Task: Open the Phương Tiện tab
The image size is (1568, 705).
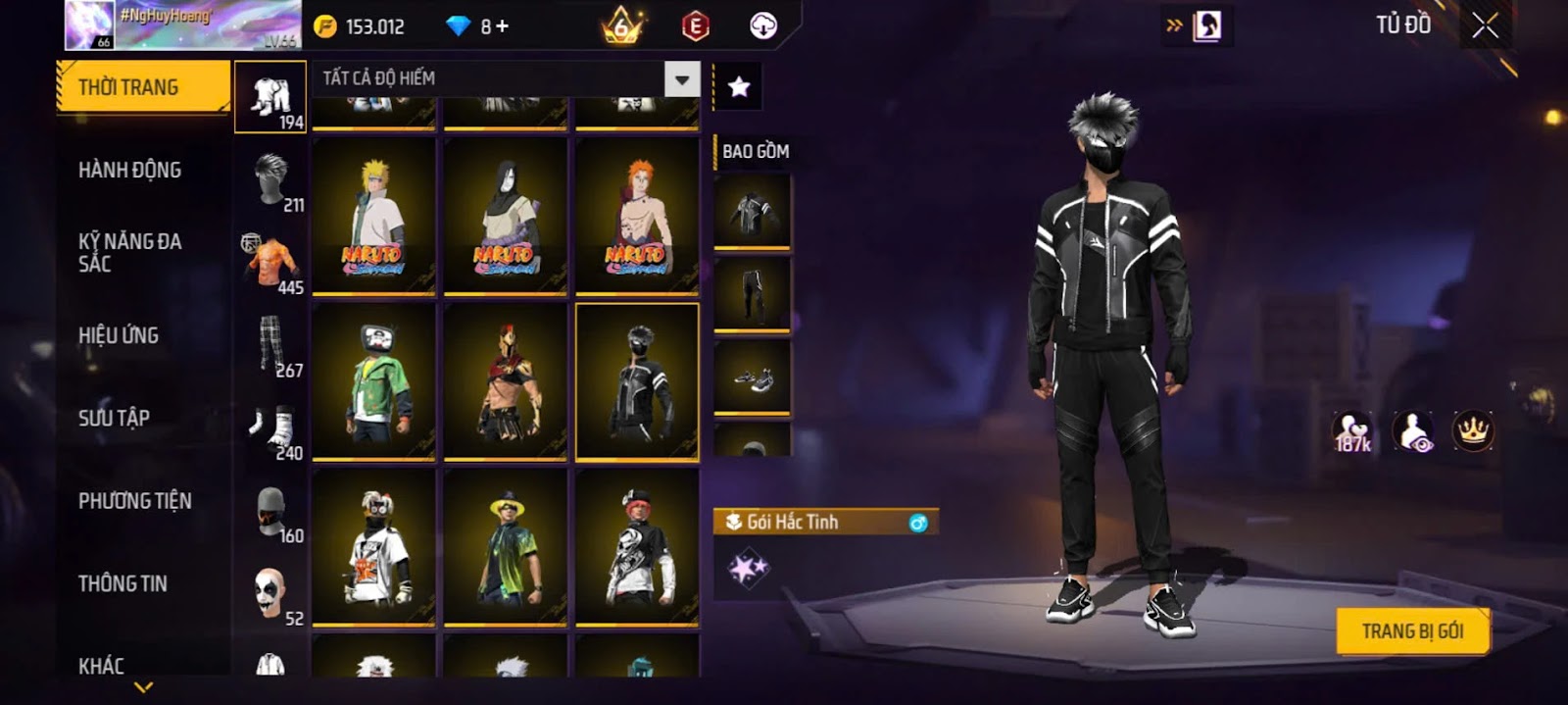Action: click(134, 501)
